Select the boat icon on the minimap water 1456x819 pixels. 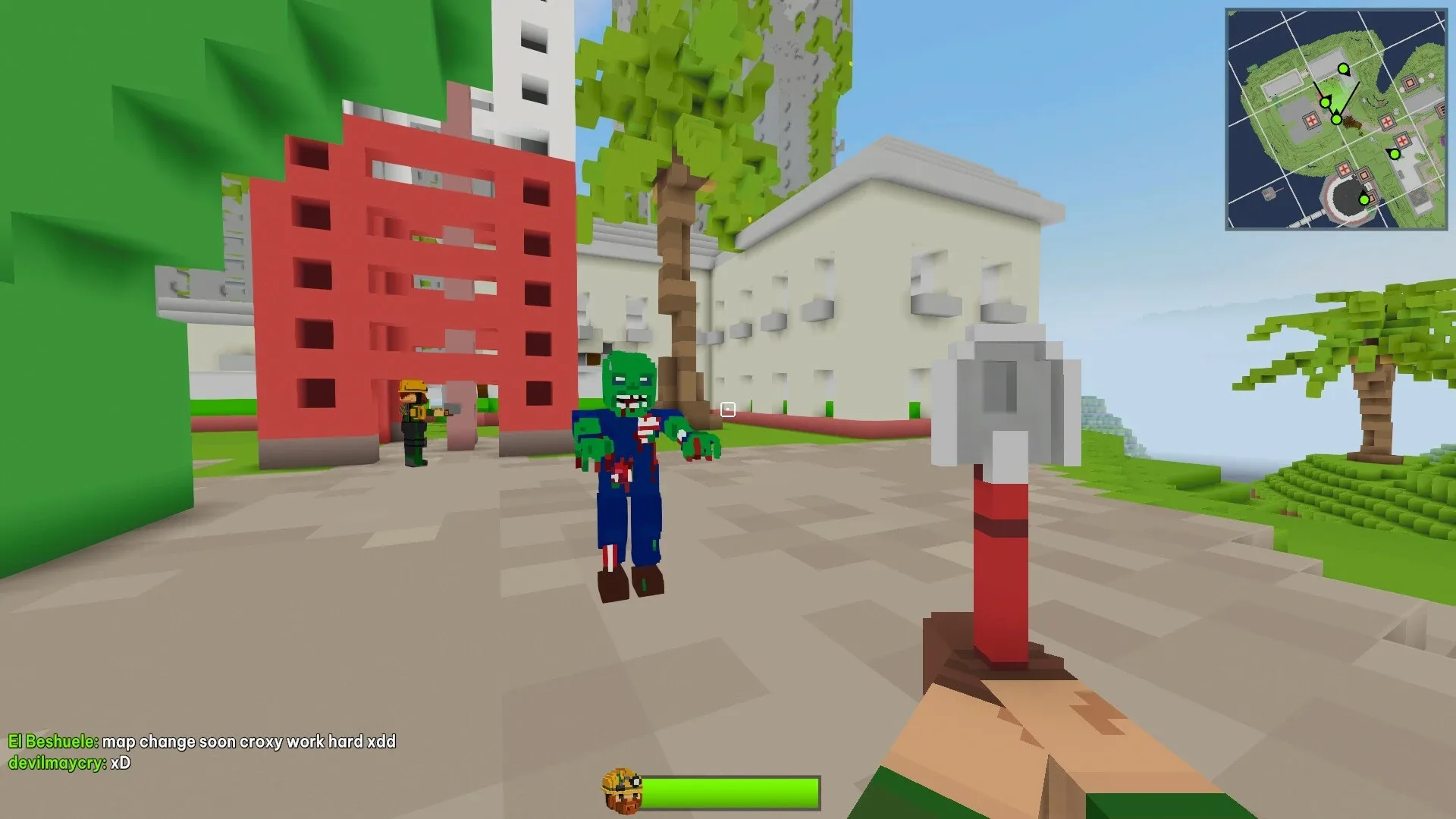(x=1267, y=193)
